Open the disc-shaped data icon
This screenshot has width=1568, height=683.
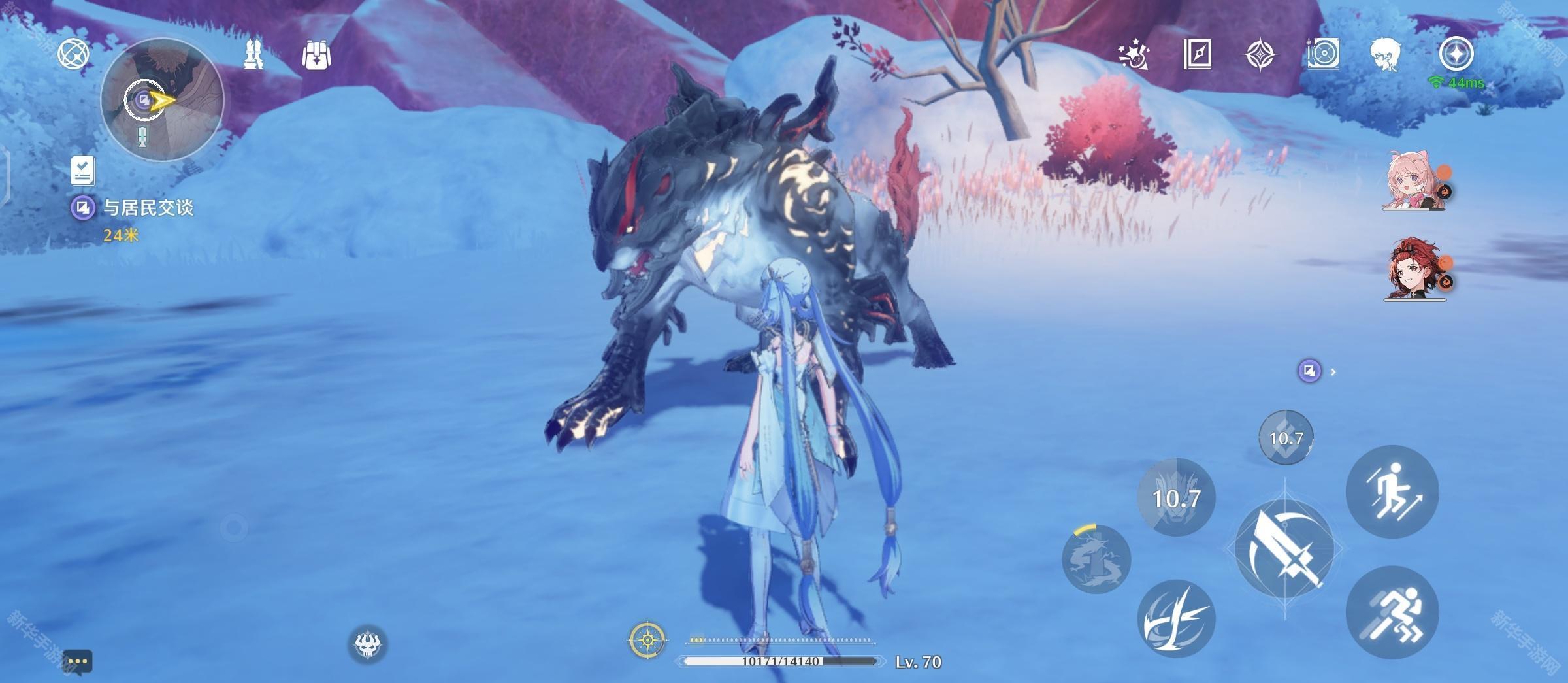(1324, 54)
